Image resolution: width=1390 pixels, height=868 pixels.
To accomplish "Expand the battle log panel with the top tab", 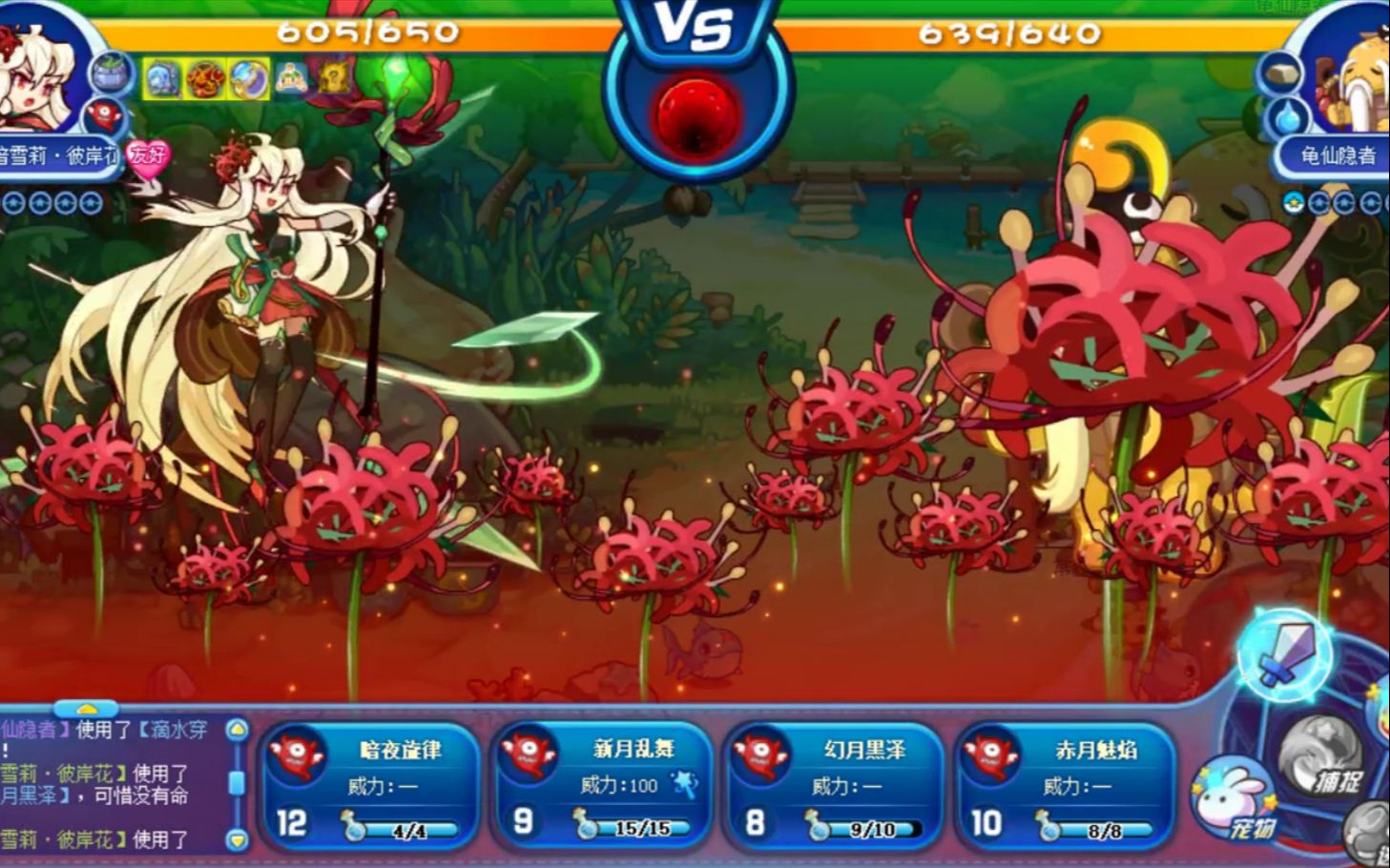I will (86, 709).
